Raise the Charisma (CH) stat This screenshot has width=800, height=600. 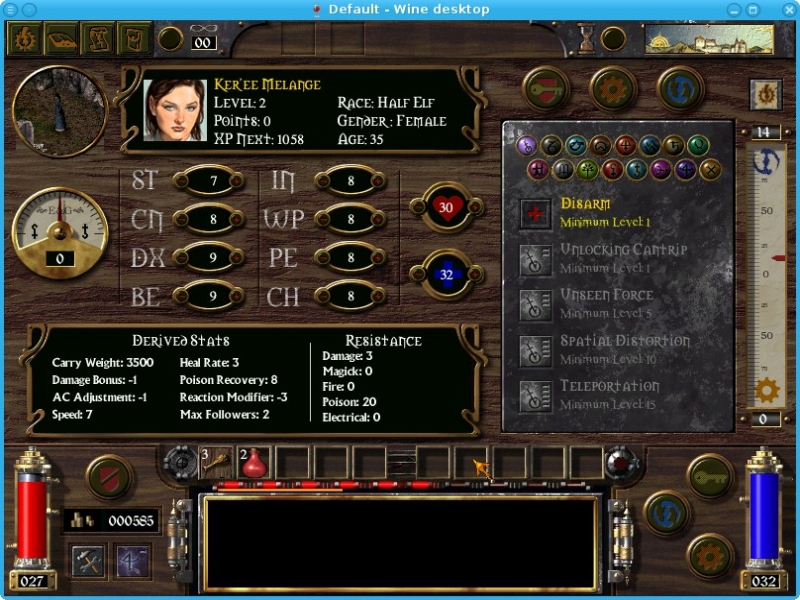pyautogui.click(x=350, y=296)
